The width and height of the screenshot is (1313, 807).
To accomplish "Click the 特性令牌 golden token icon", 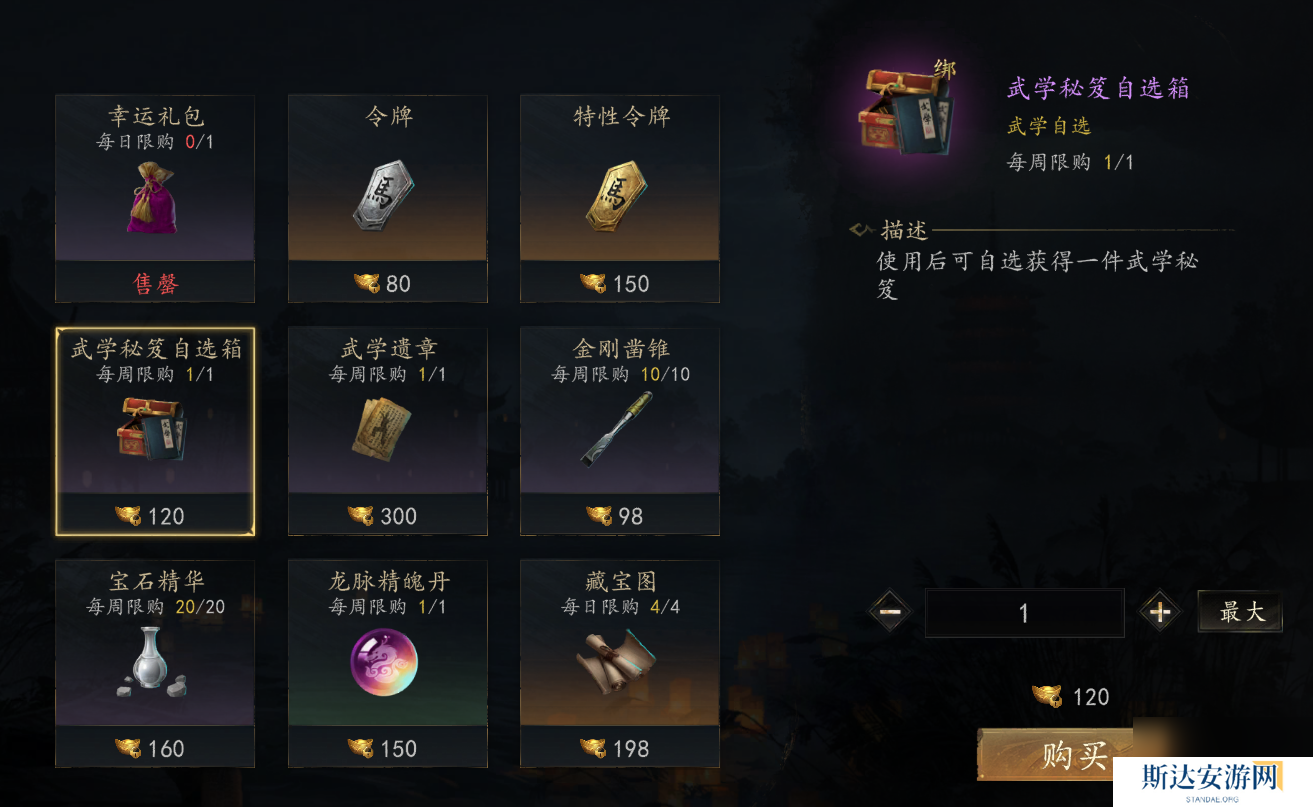I will [x=619, y=196].
